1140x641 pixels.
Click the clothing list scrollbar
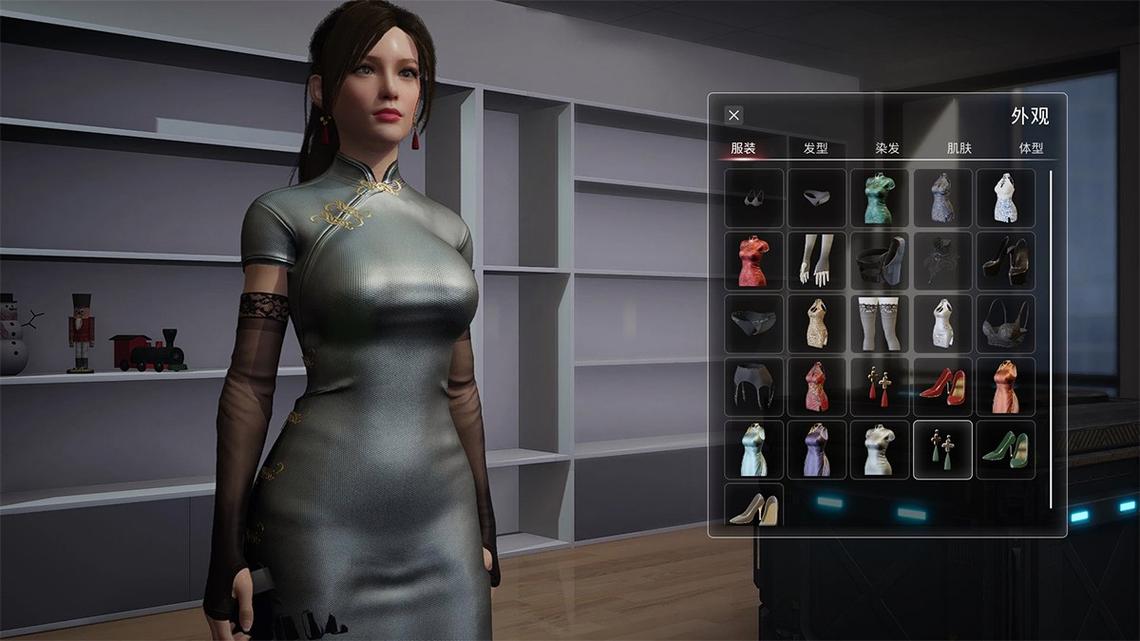coord(1051,340)
